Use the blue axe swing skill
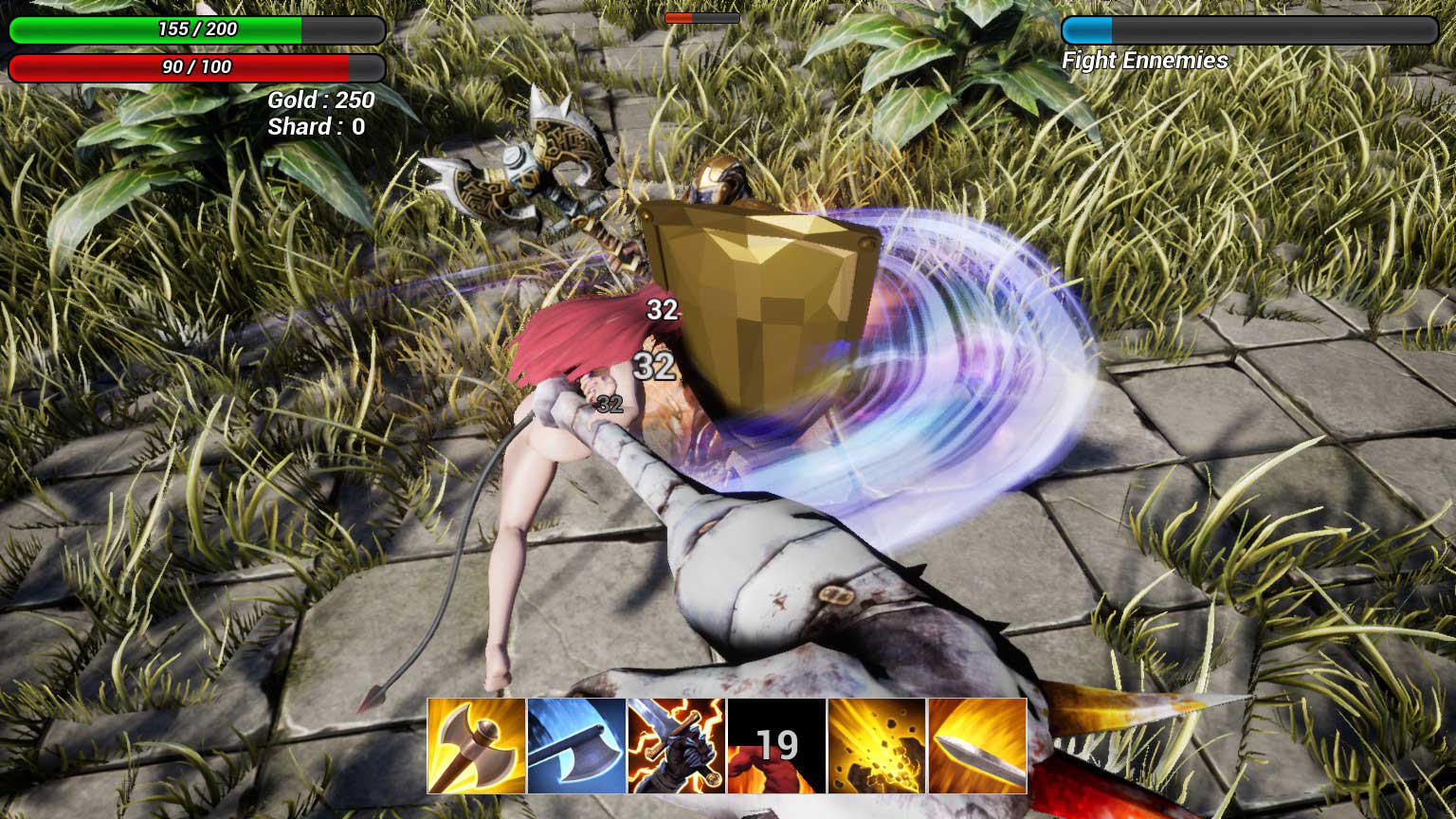The width and height of the screenshot is (1456, 819). tap(576, 745)
